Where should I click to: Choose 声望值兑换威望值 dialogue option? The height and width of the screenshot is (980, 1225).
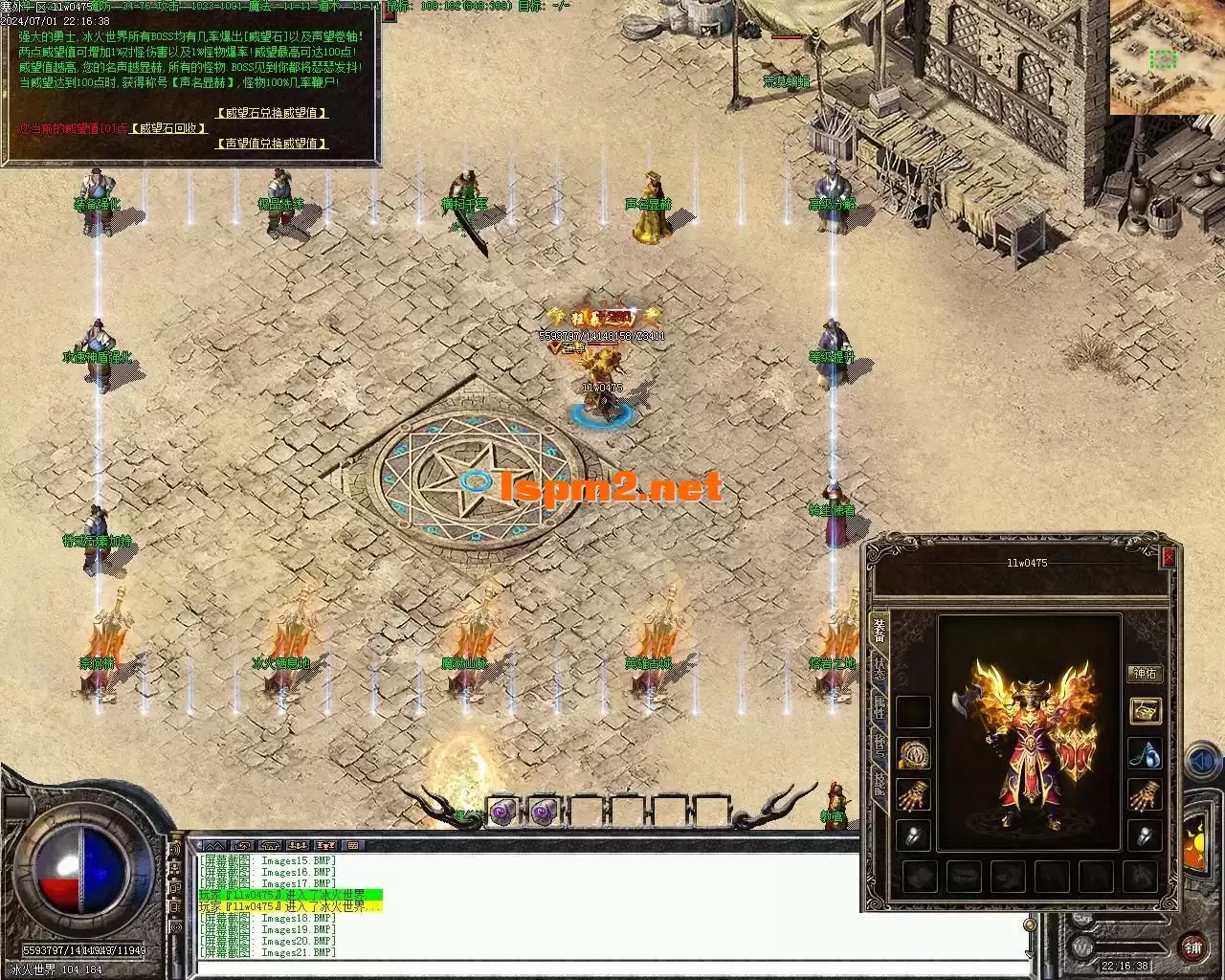[272, 144]
